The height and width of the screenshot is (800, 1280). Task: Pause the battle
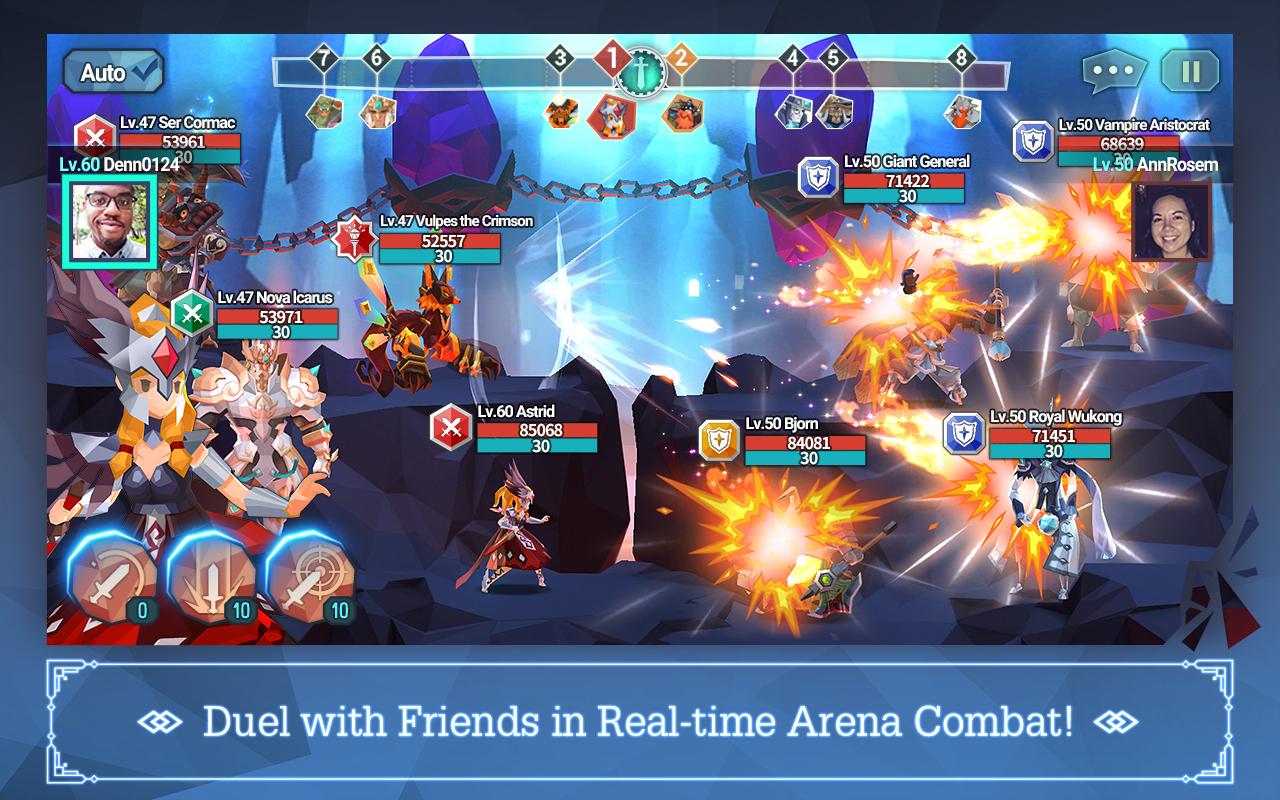(x=1191, y=70)
